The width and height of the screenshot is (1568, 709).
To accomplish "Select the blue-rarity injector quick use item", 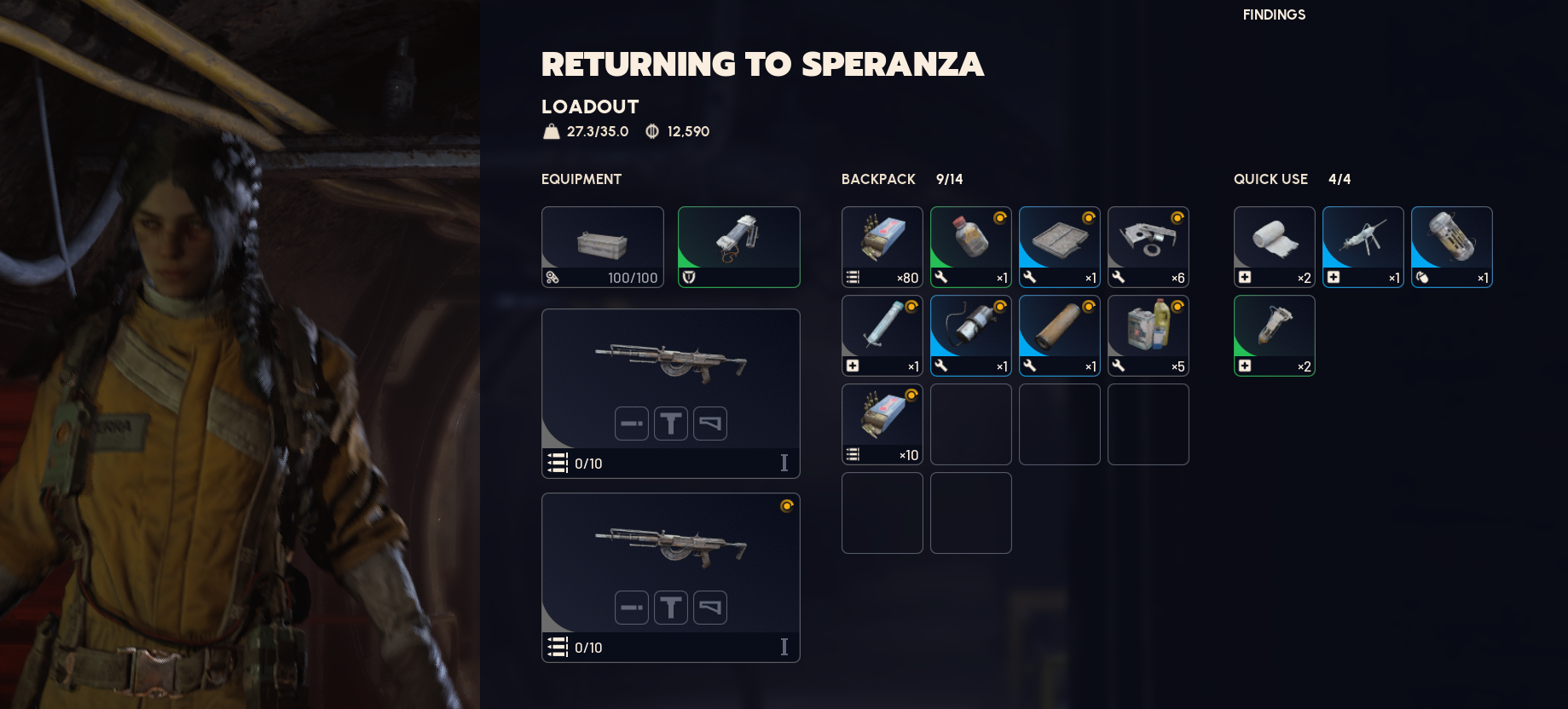I will (1363, 246).
